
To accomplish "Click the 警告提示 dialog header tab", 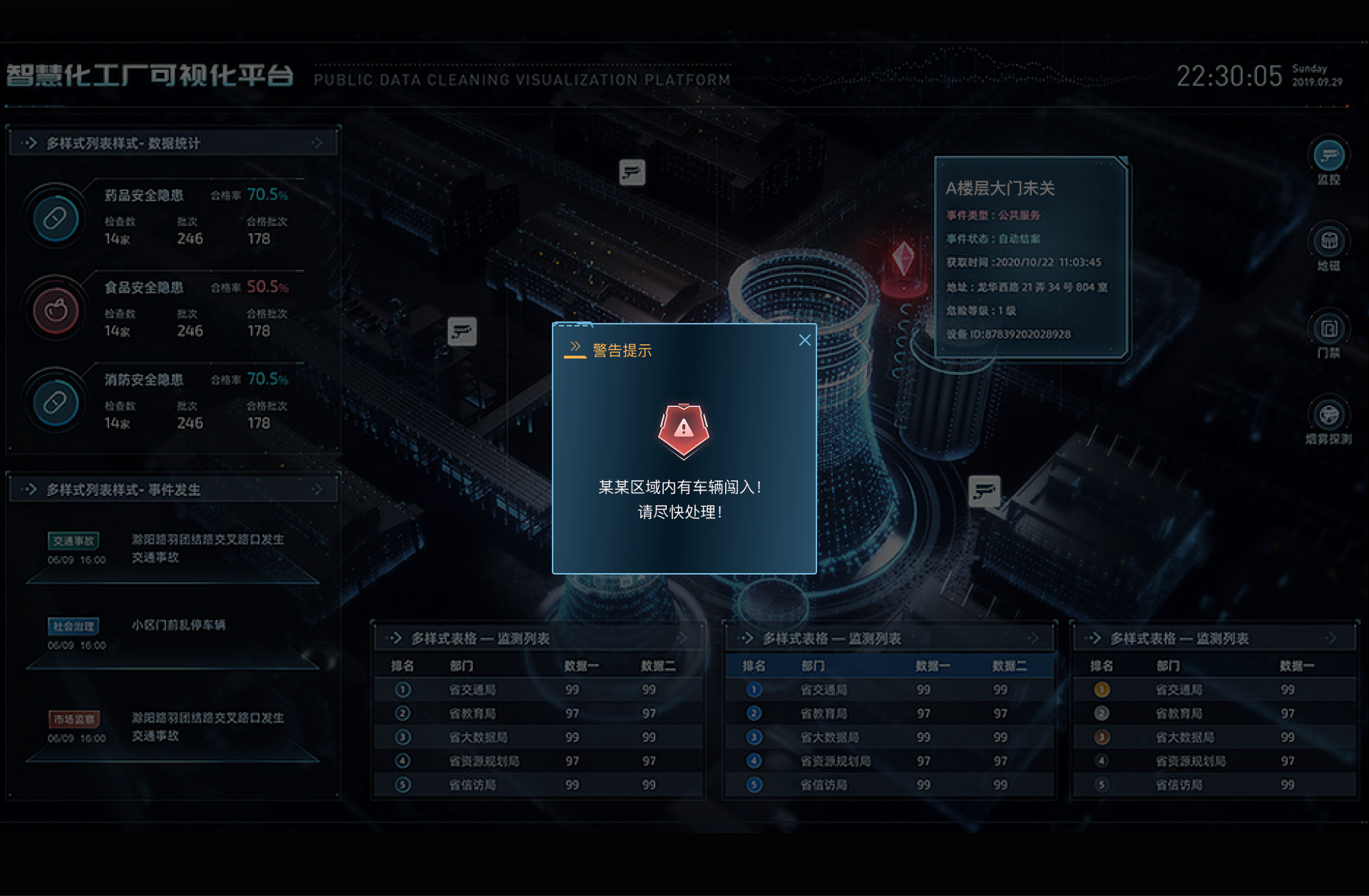I will point(620,350).
